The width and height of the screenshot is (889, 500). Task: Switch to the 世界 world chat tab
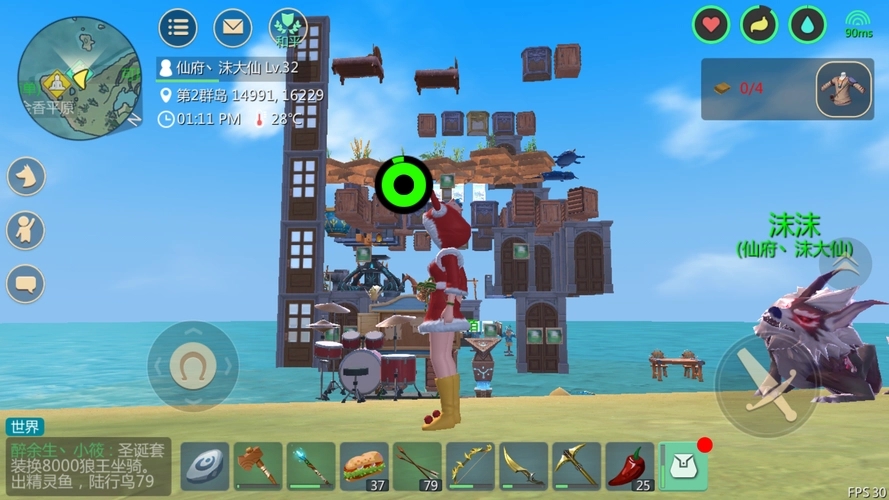pyautogui.click(x=25, y=427)
